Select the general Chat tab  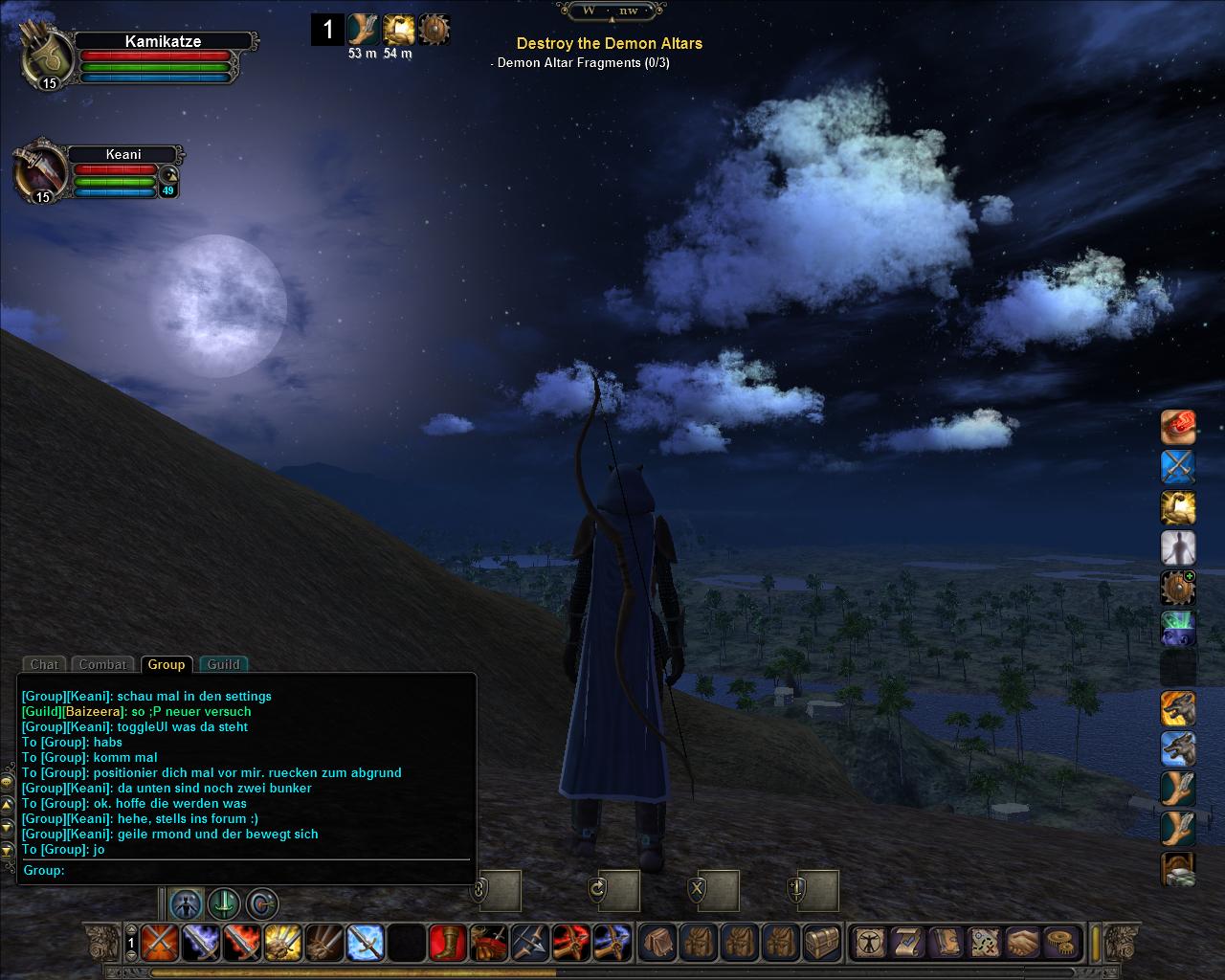tap(44, 664)
